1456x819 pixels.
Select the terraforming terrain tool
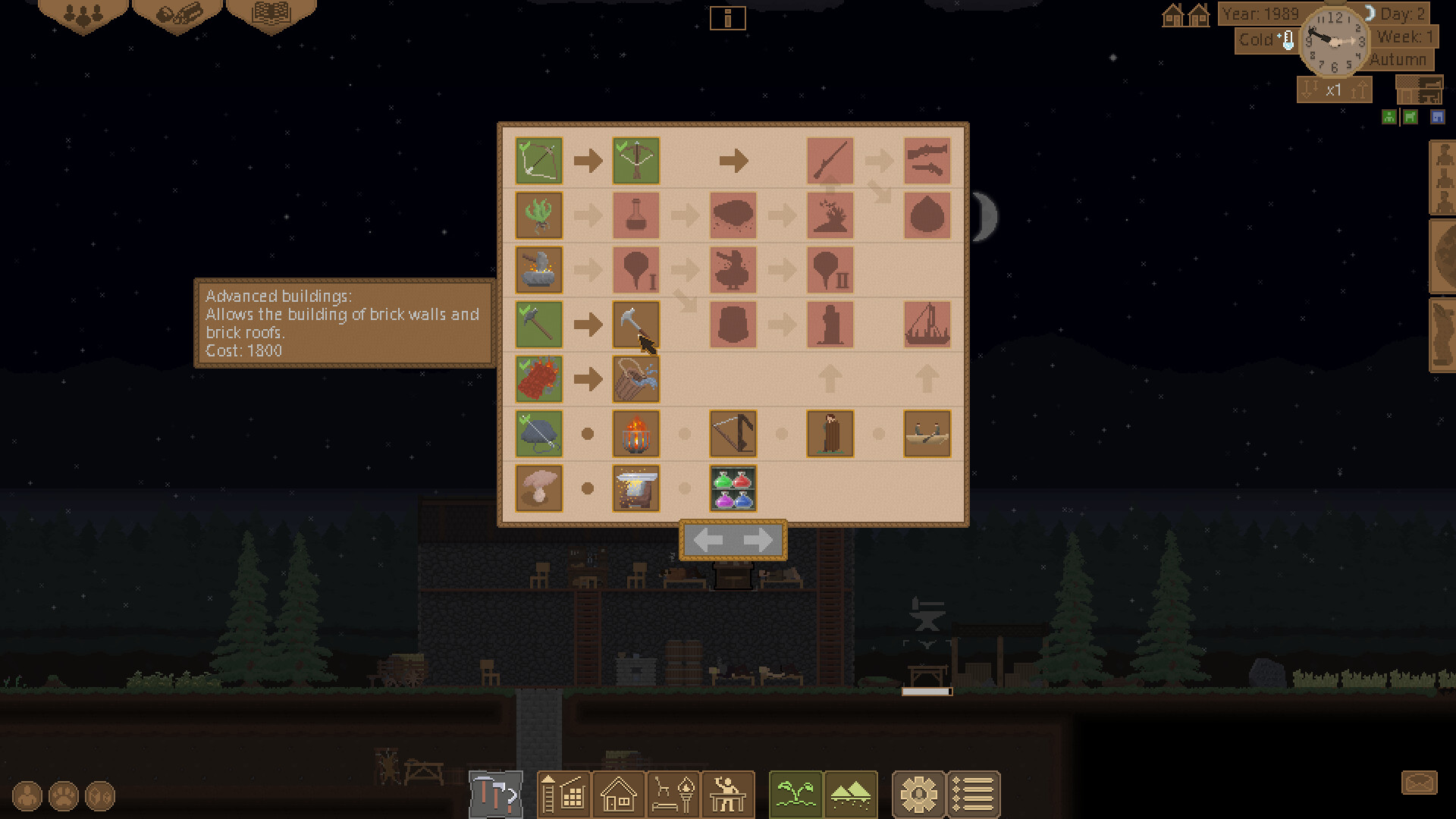(x=849, y=794)
